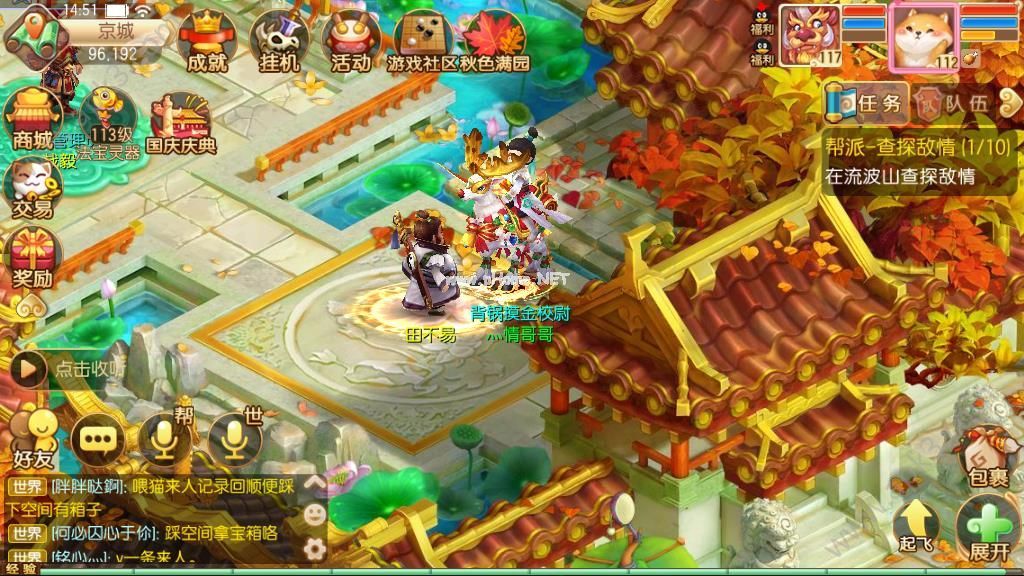
Task: Click the 展开 expand button
Action: click(x=988, y=528)
